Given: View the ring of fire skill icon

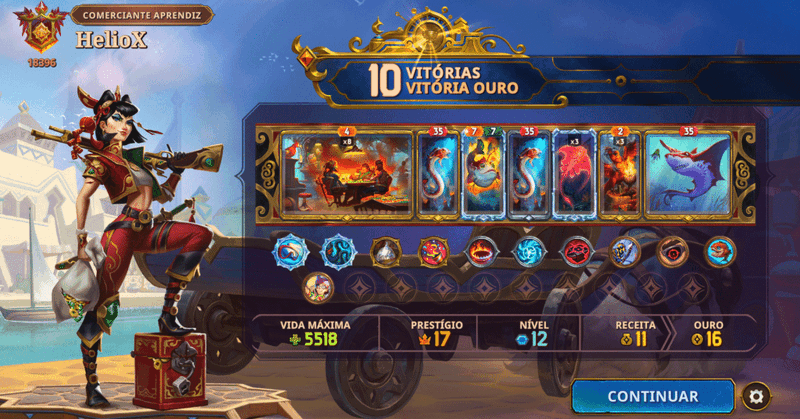Looking at the screenshot, I should pos(480,251).
